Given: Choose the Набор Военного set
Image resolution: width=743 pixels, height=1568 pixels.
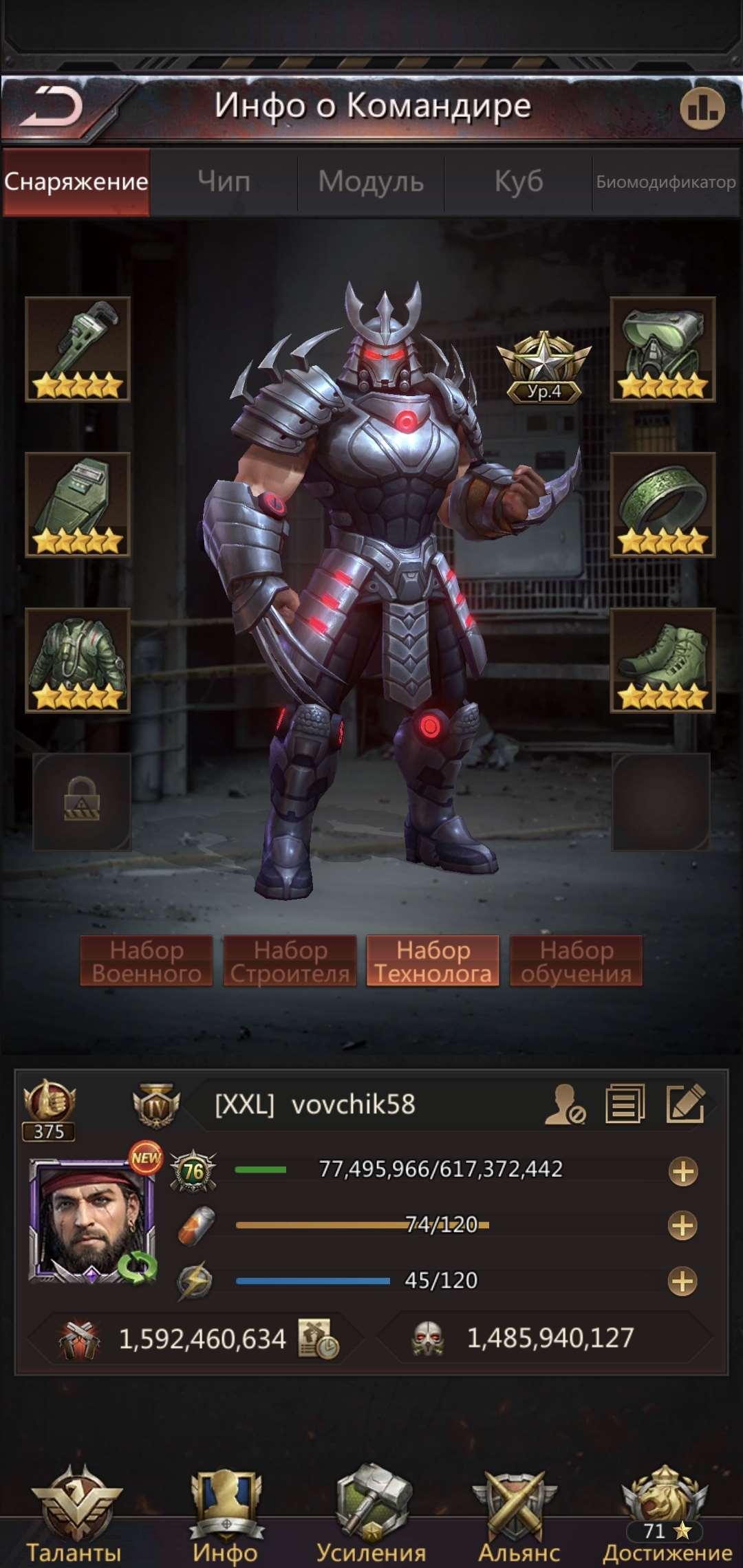Looking at the screenshot, I should 147,961.
